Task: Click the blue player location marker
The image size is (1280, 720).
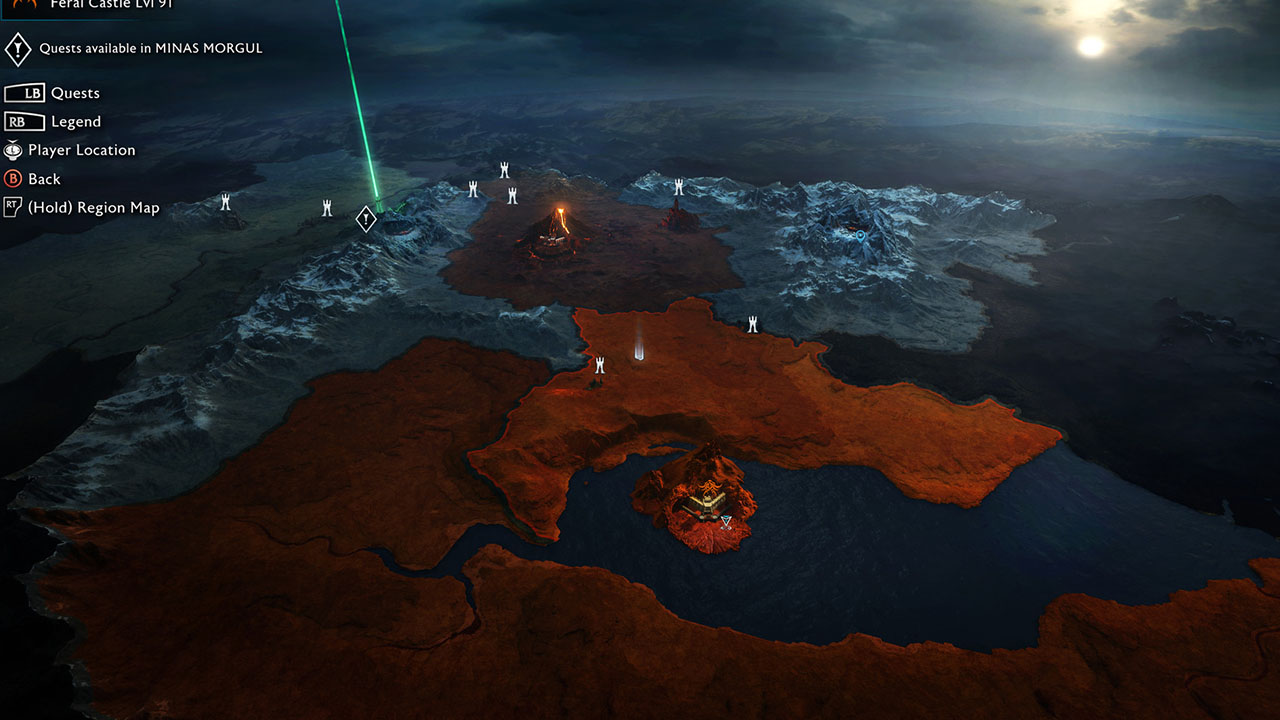Action: click(859, 235)
